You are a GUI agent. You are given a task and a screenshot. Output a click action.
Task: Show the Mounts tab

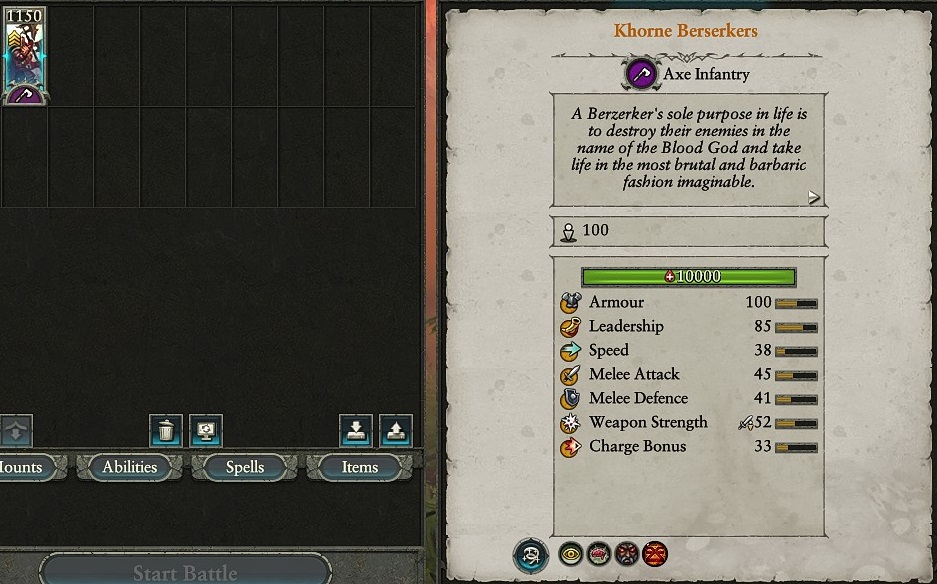[20, 467]
